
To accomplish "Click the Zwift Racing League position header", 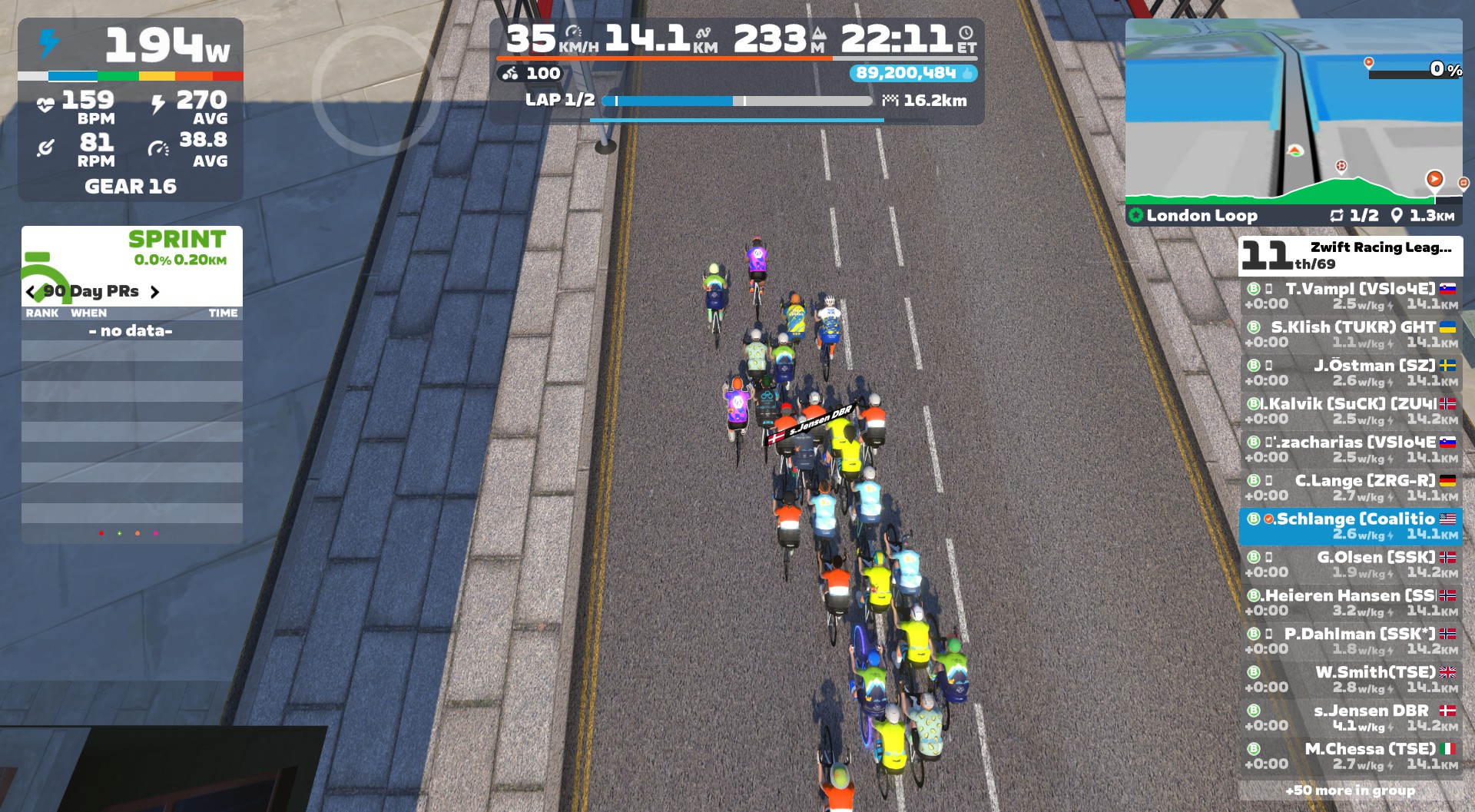I will tap(1350, 256).
